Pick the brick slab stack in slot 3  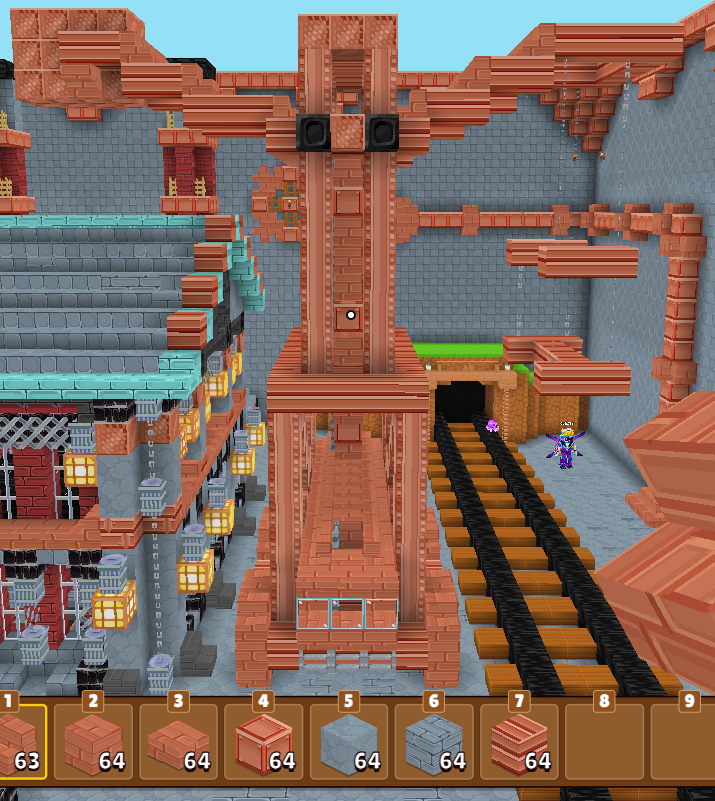[x=177, y=742]
